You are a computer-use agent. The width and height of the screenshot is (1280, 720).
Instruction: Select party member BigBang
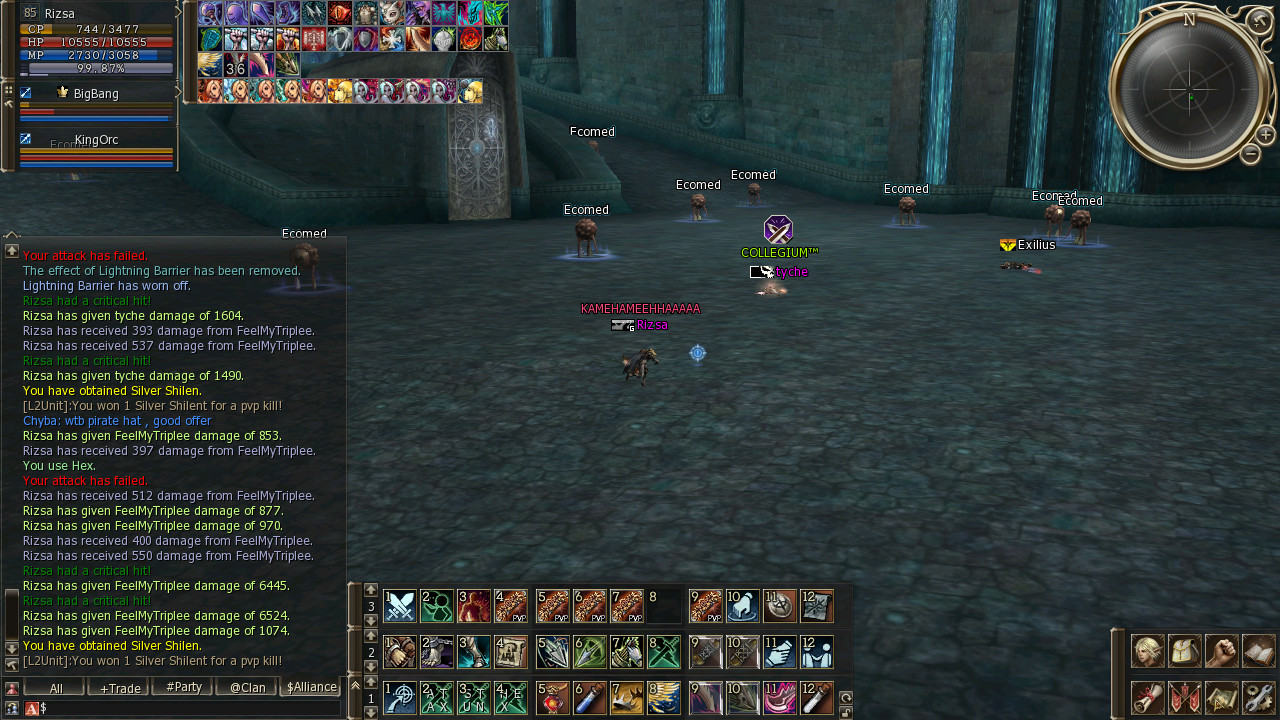coord(96,94)
